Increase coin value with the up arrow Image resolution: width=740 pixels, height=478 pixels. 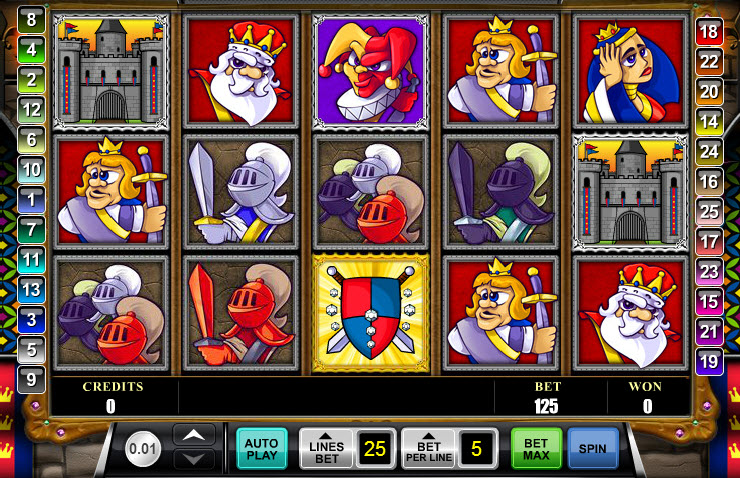tap(194, 436)
